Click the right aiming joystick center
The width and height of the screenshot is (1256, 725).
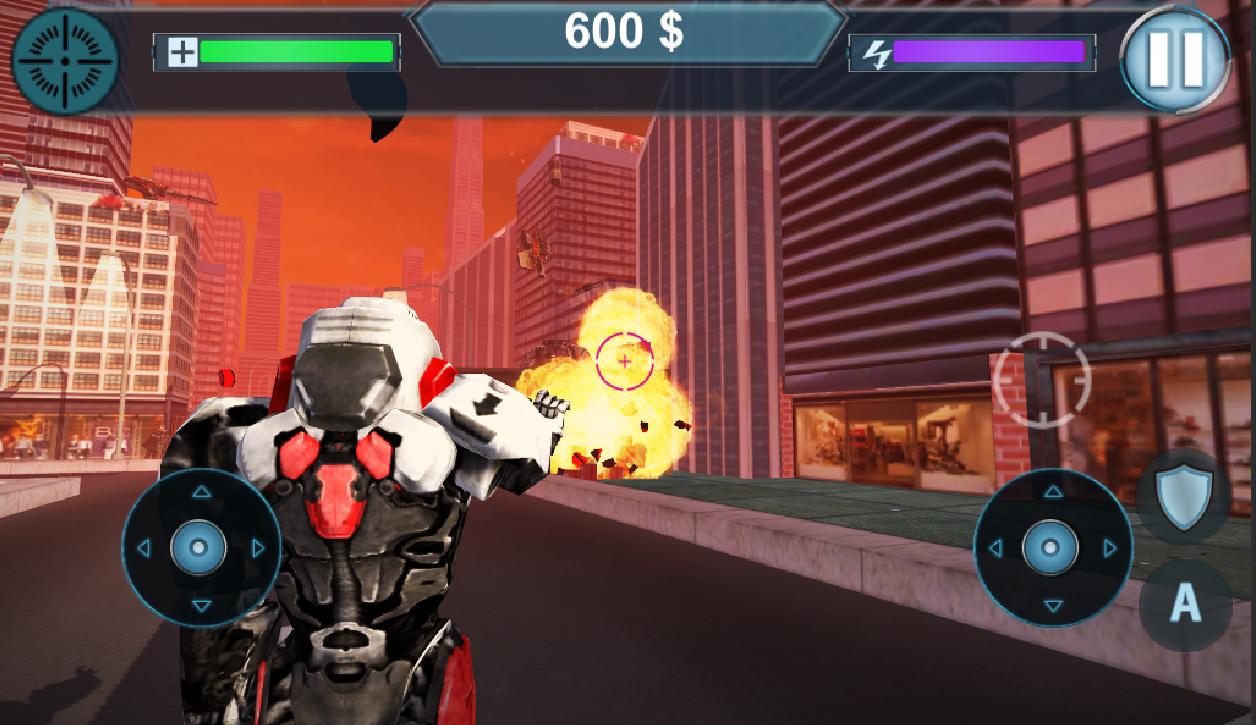1052,547
